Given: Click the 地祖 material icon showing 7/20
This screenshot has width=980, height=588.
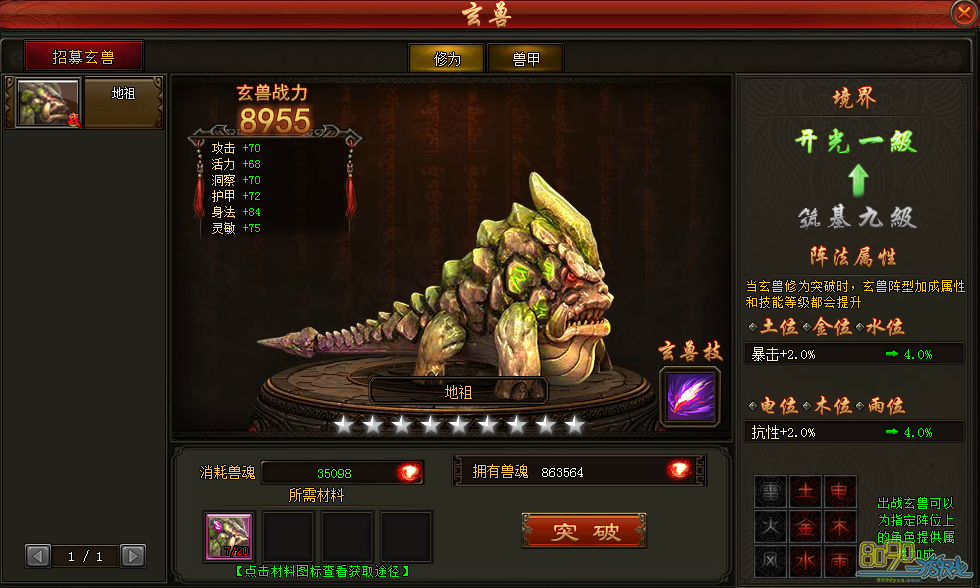Looking at the screenshot, I should click(229, 537).
